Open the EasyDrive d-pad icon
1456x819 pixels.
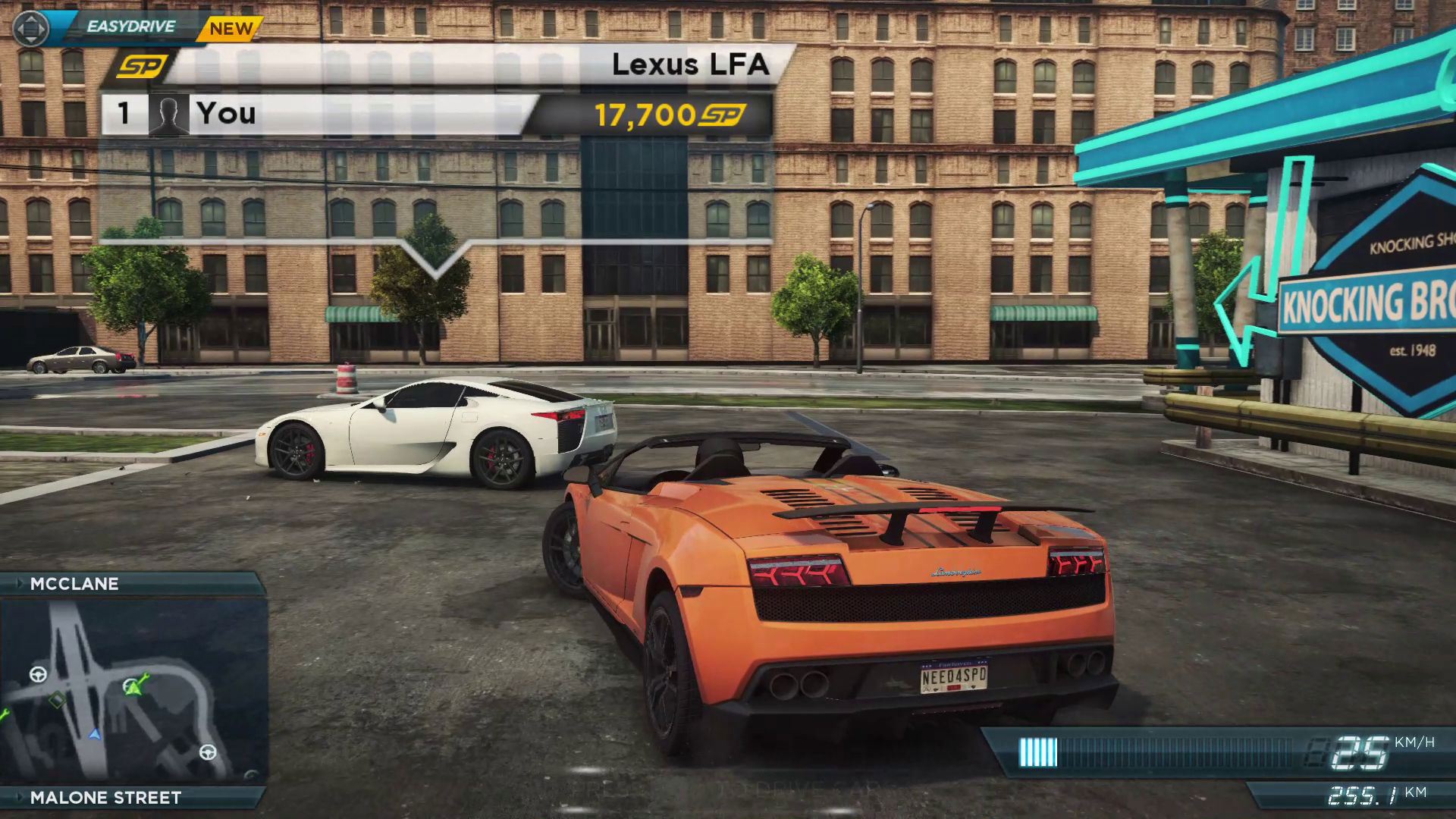pos(30,29)
